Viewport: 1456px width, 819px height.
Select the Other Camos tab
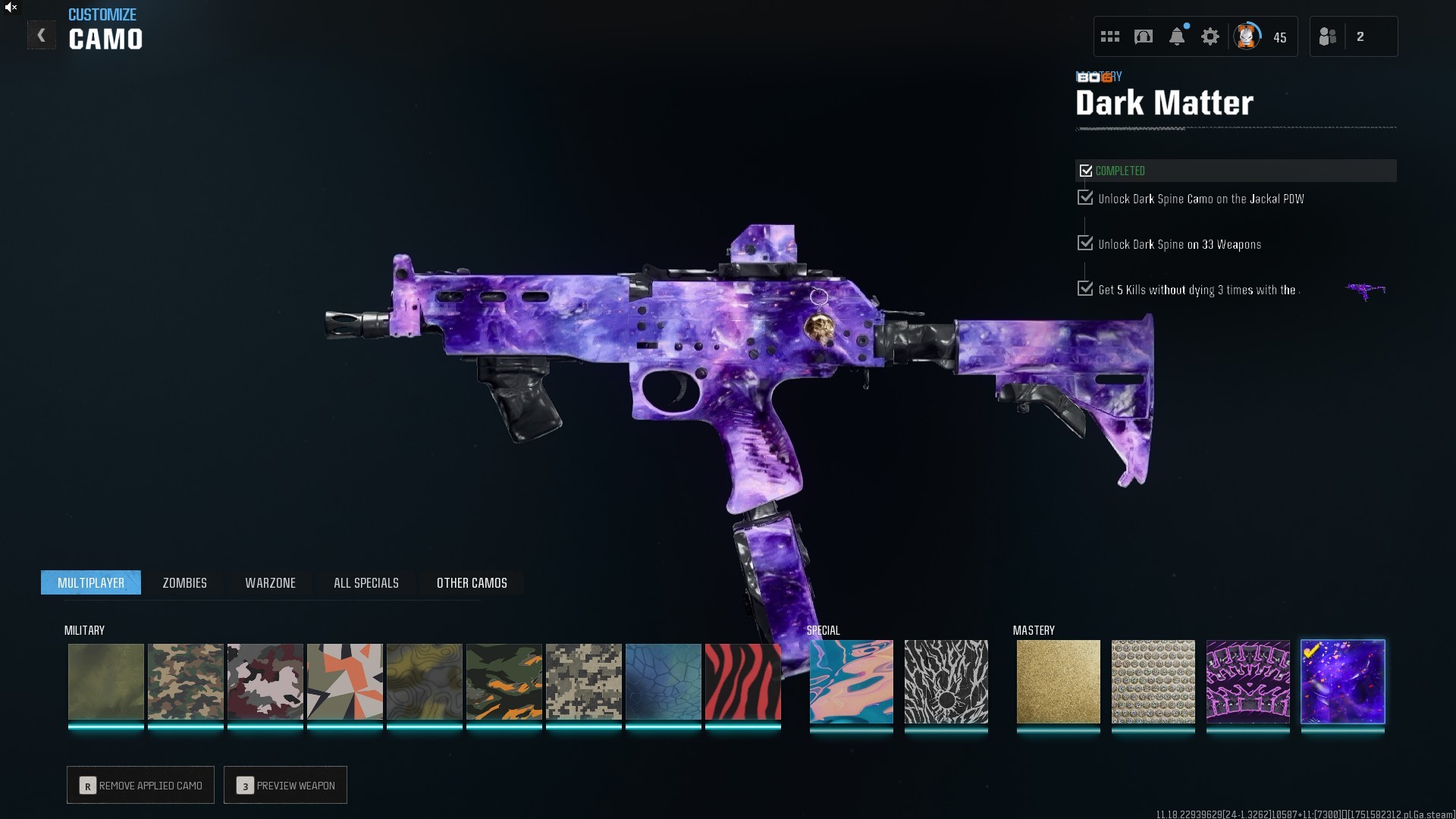472,582
